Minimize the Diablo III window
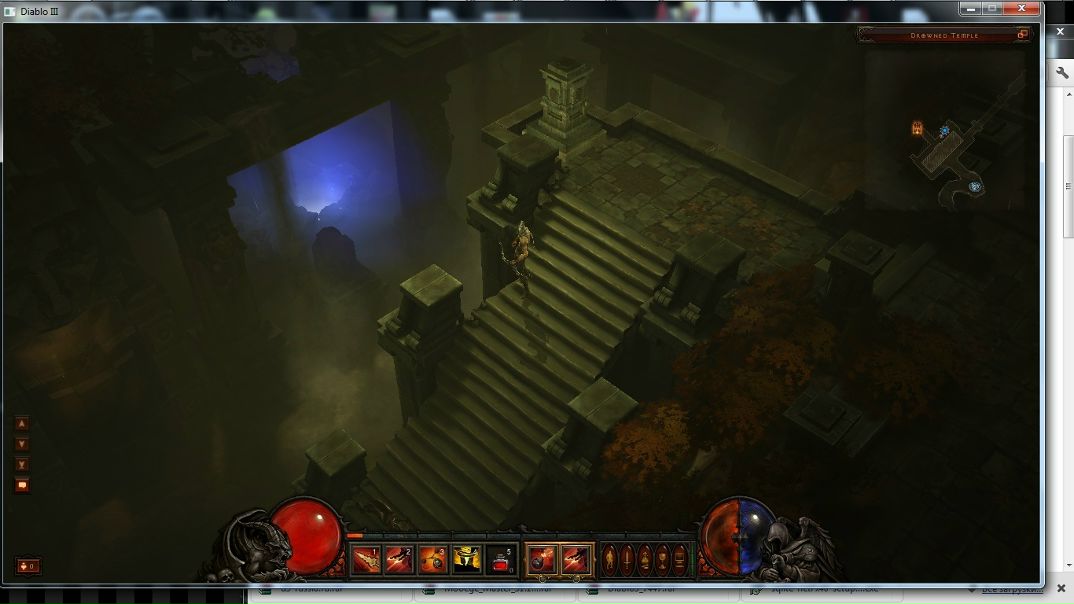The width and height of the screenshot is (1074, 604). [970, 8]
